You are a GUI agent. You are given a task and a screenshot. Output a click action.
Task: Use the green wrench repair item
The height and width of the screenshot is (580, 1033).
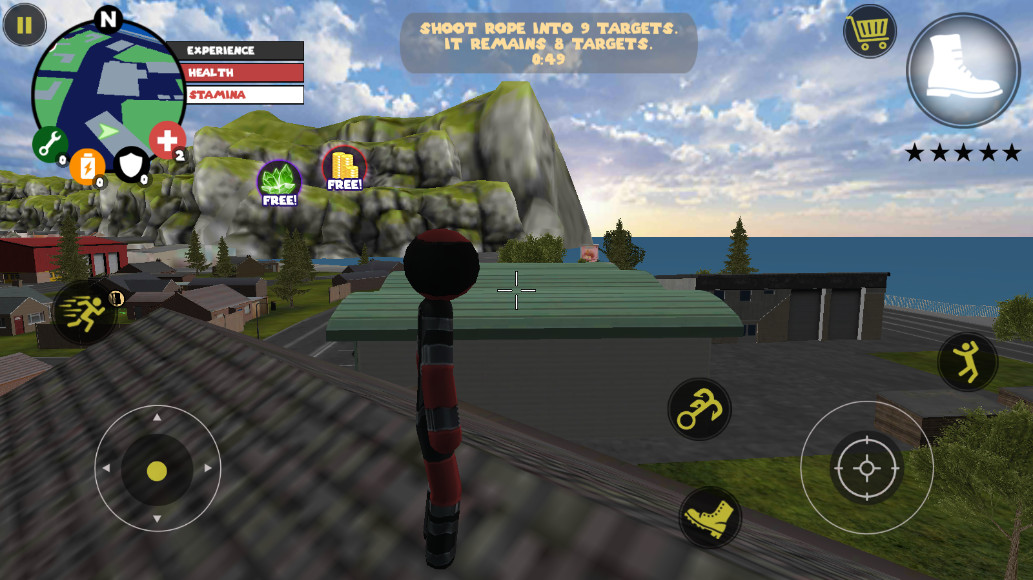click(x=50, y=144)
